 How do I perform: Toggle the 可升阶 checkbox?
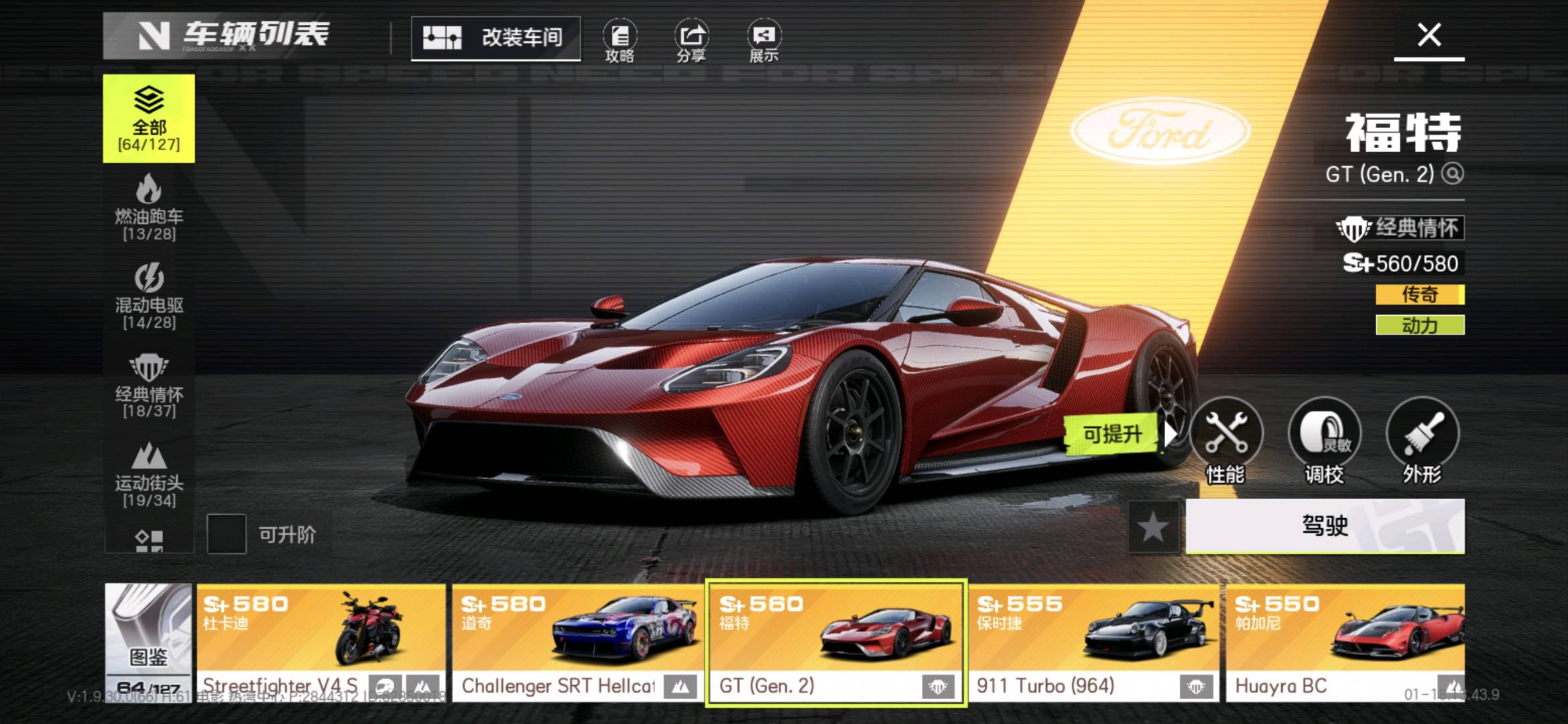227,534
